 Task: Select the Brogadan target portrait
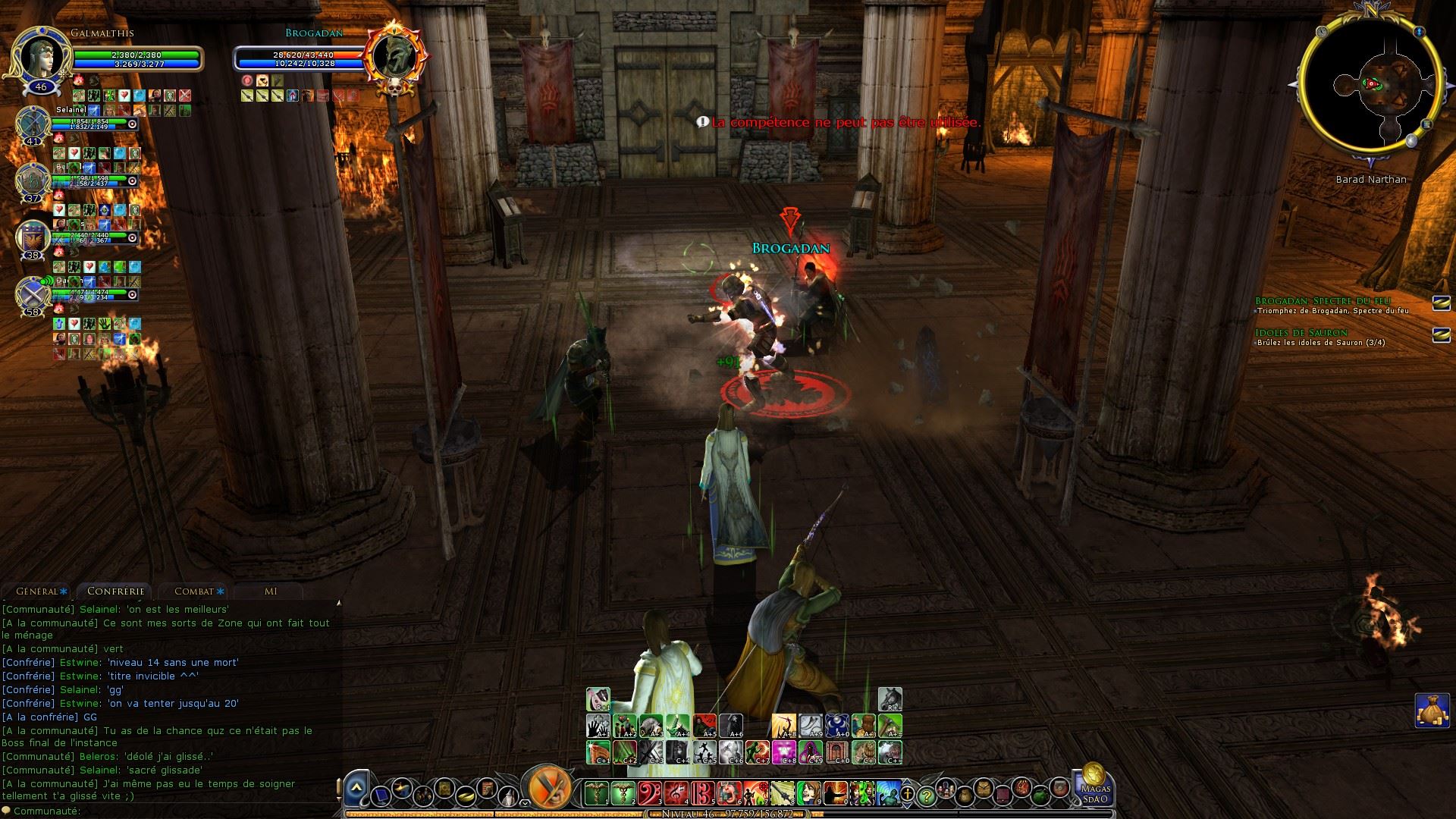tap(394, 55)
